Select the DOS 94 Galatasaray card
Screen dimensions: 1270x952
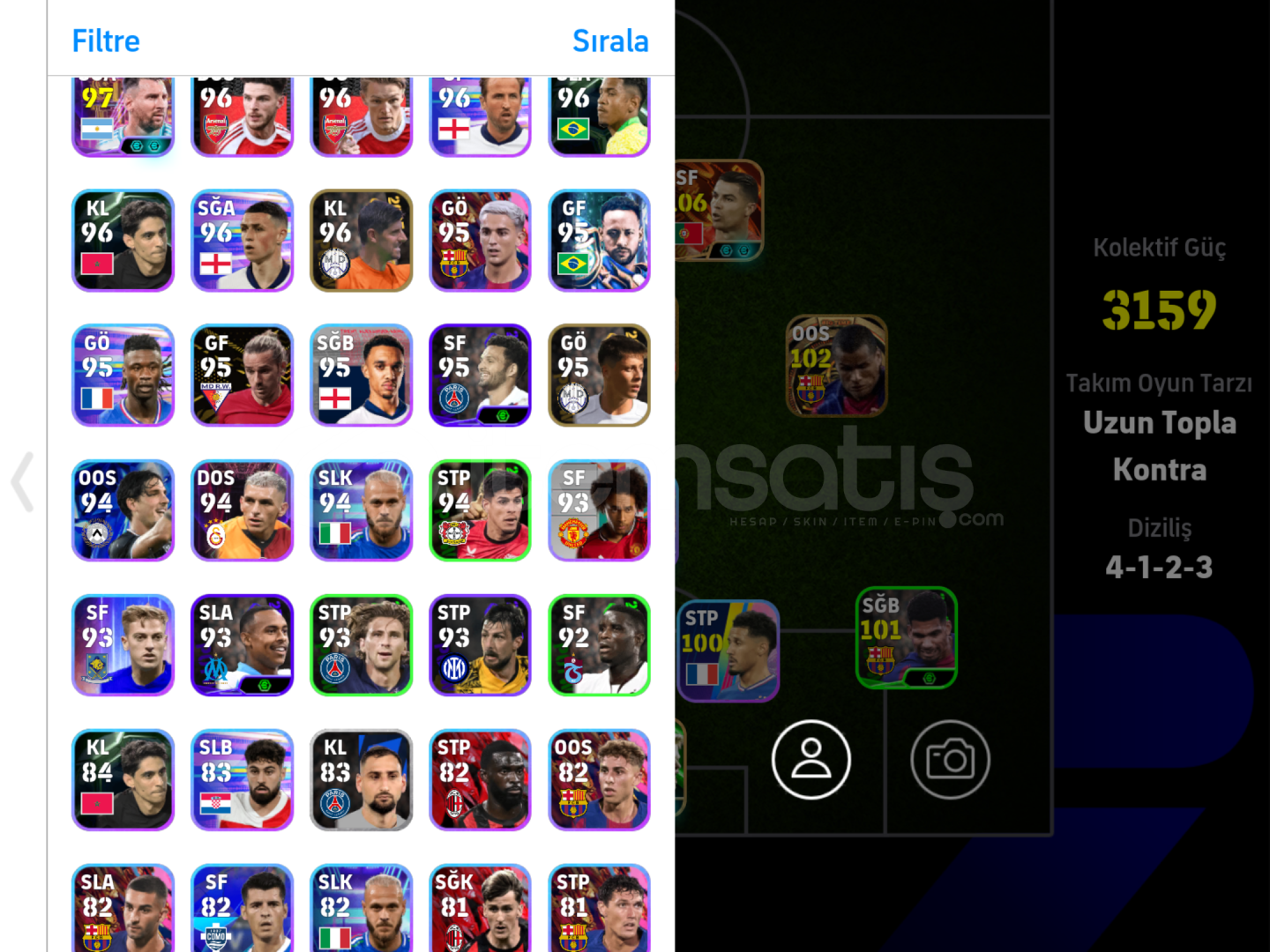[x=242, y=510]
